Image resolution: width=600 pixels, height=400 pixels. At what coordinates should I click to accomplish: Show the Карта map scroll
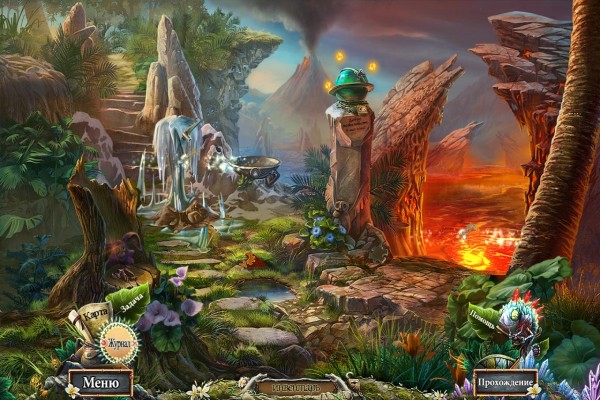97,318
